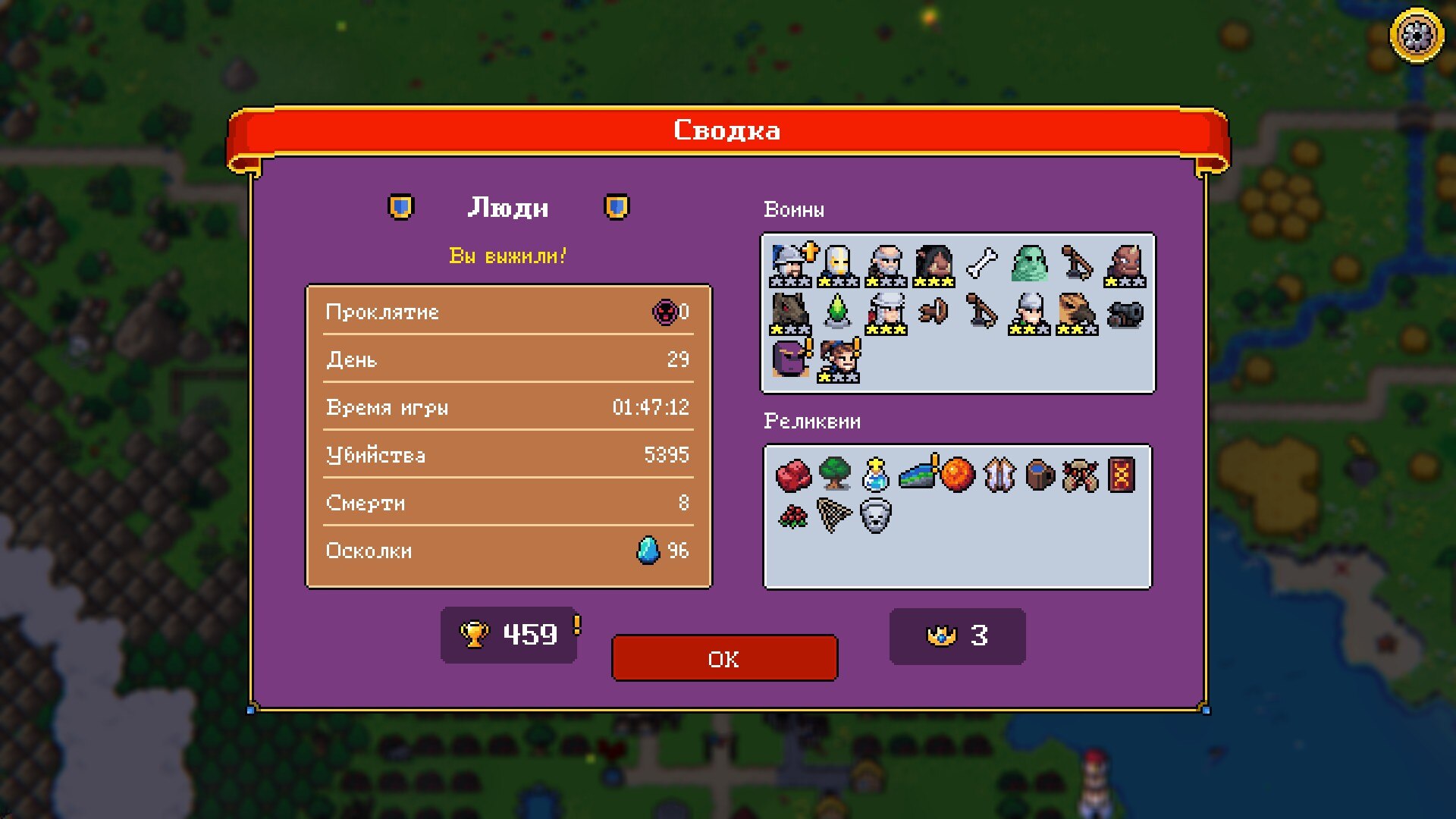
Task: Select the green tree relic
Action: (835, 474)
